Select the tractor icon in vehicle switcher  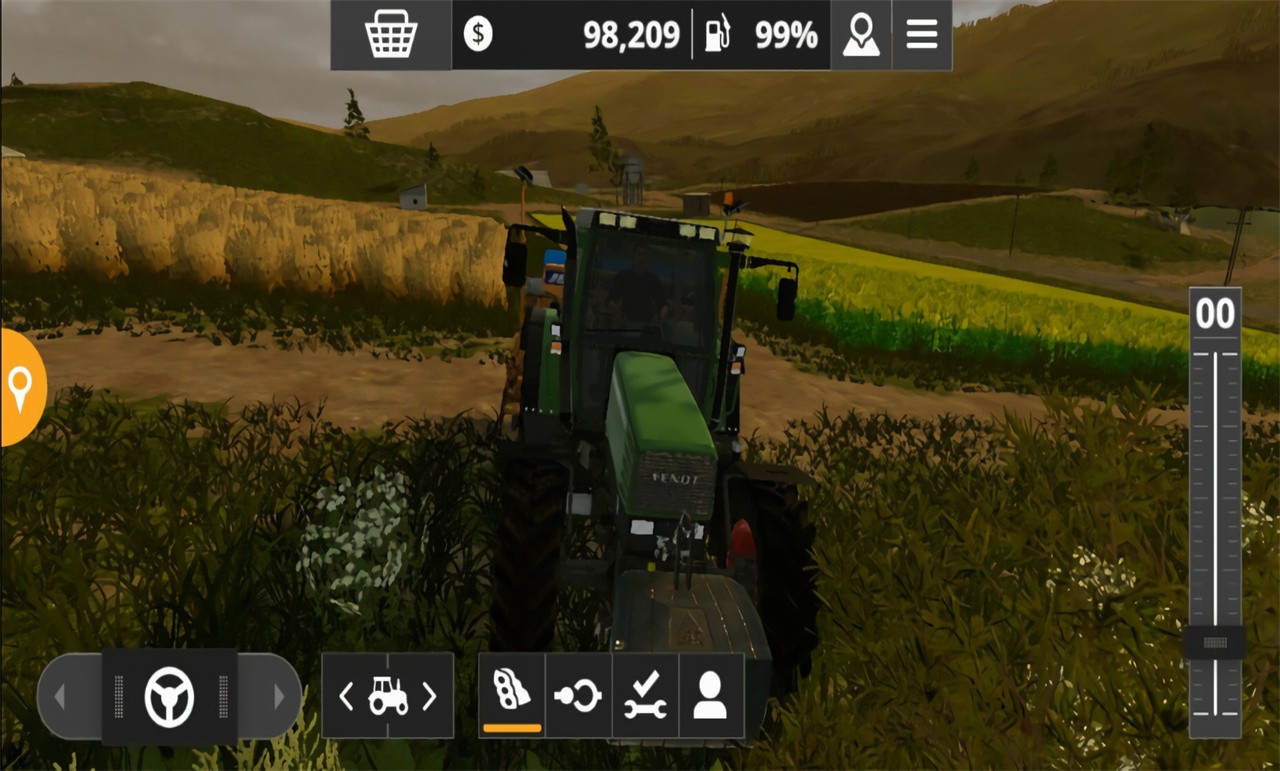click(x=388, y=694)
